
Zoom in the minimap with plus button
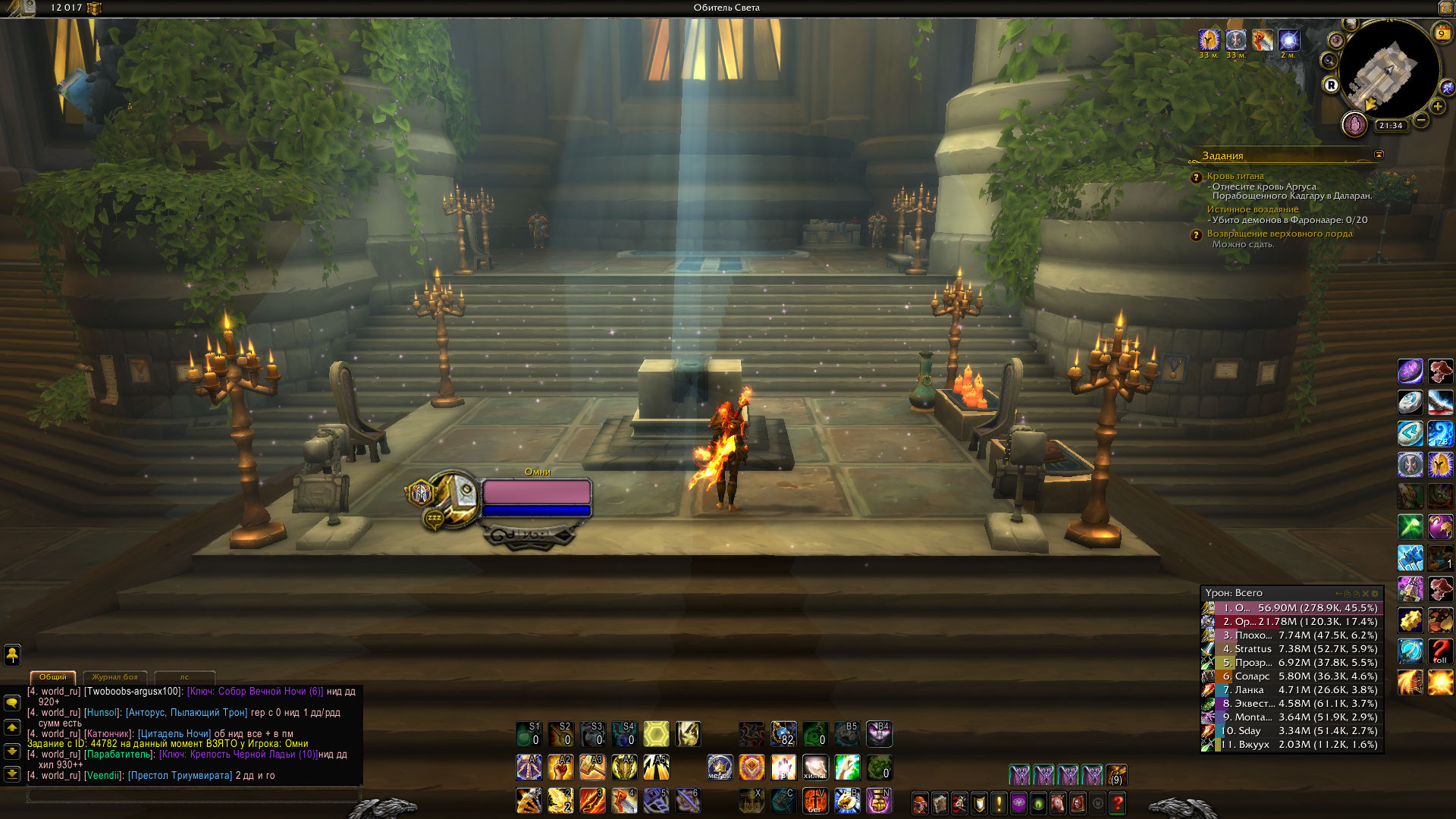1437,107
